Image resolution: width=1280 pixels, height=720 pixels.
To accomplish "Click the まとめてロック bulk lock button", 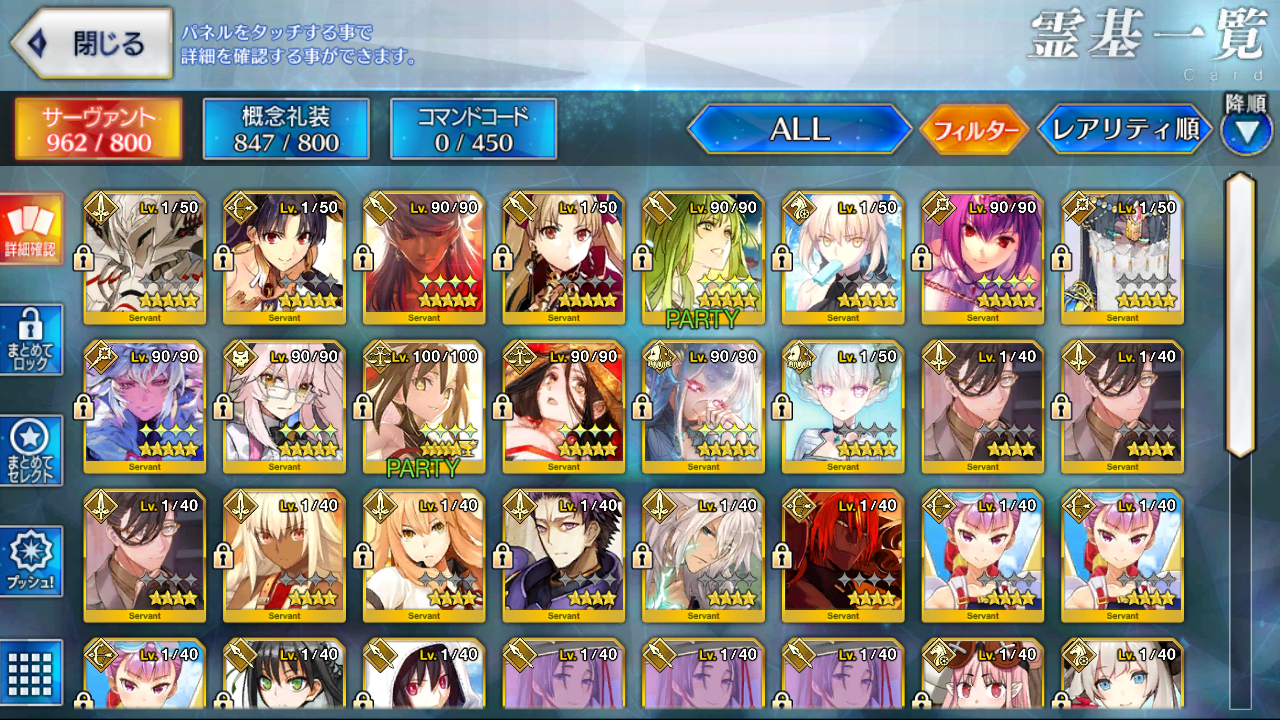I will click(31, 340).
